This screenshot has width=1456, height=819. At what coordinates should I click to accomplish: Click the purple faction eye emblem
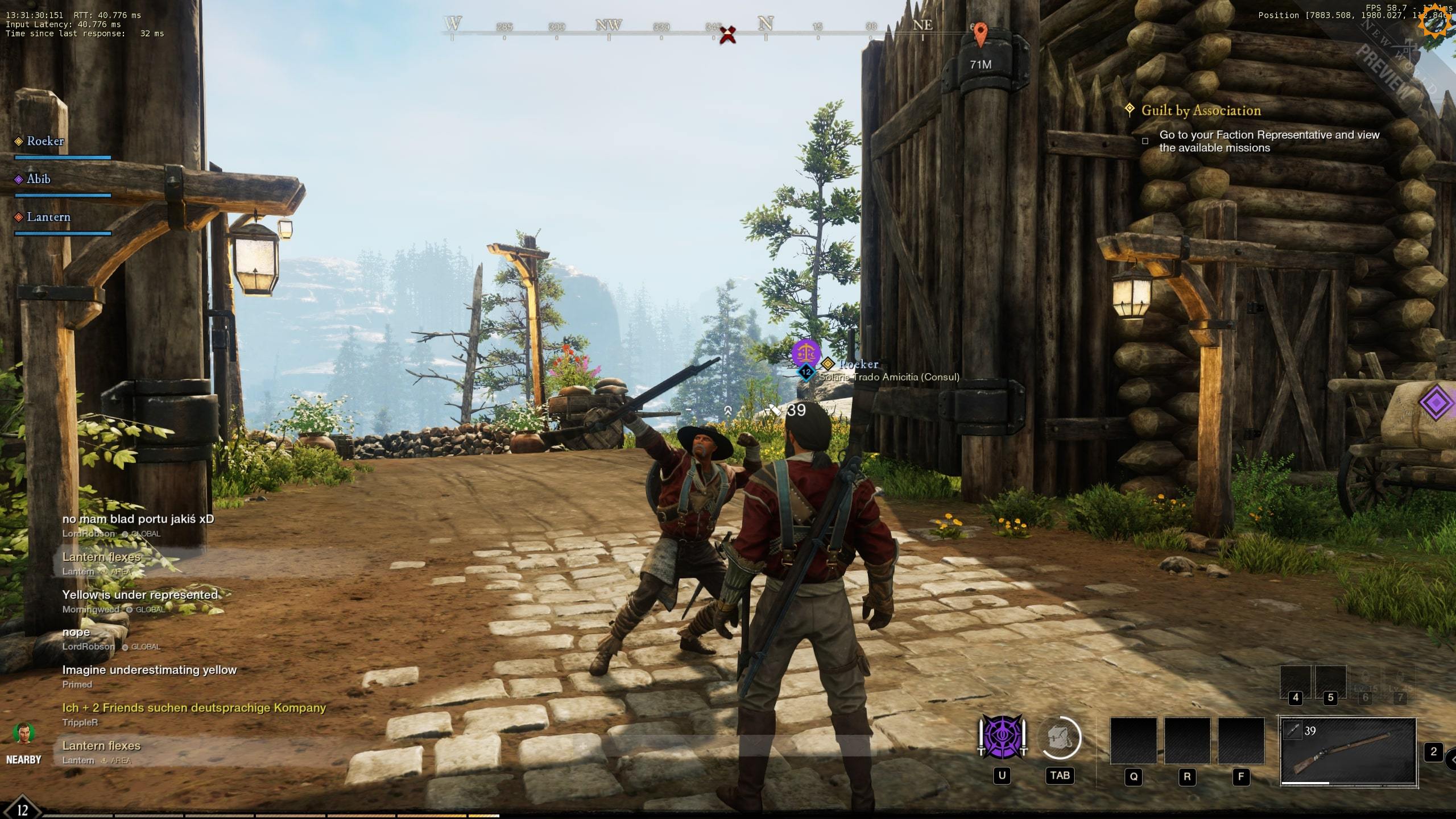click(1002, 737)
